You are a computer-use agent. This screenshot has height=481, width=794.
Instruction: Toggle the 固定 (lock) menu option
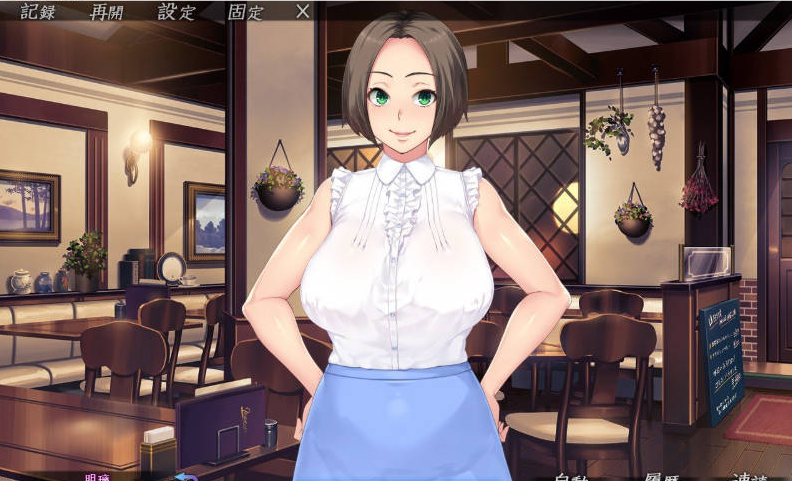pyautogui.click(x=245, y=12)
